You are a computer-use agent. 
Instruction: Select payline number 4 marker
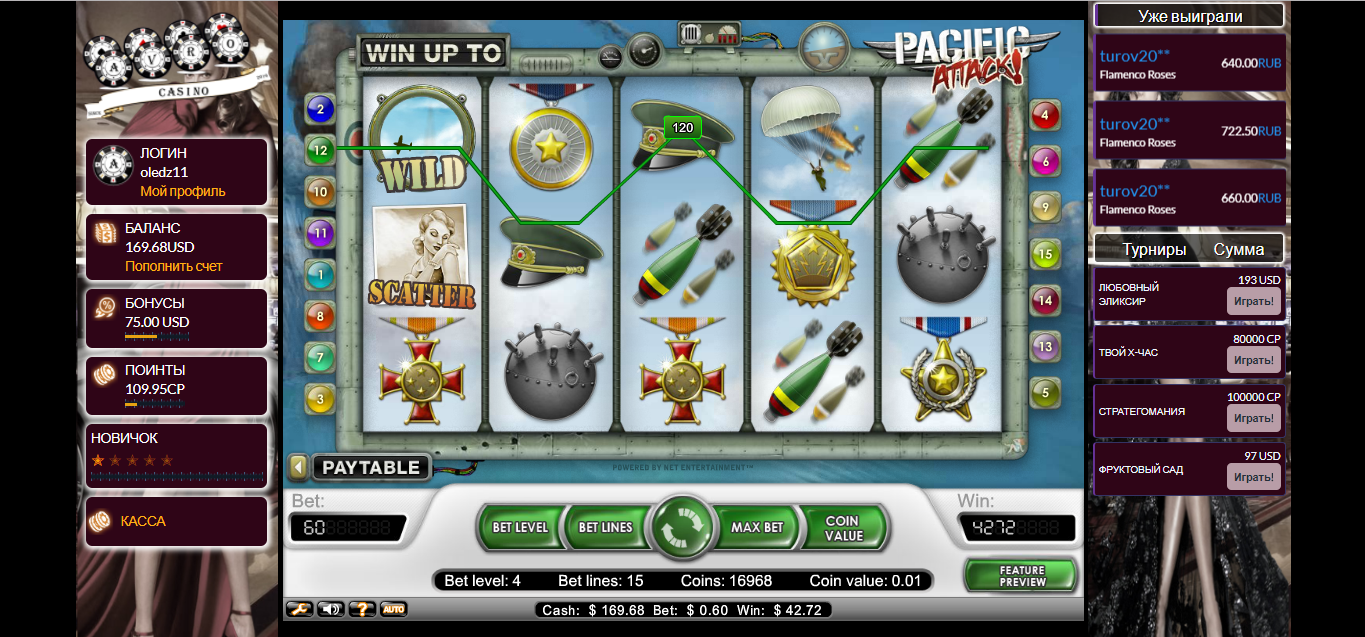(x=1045, y=115)
